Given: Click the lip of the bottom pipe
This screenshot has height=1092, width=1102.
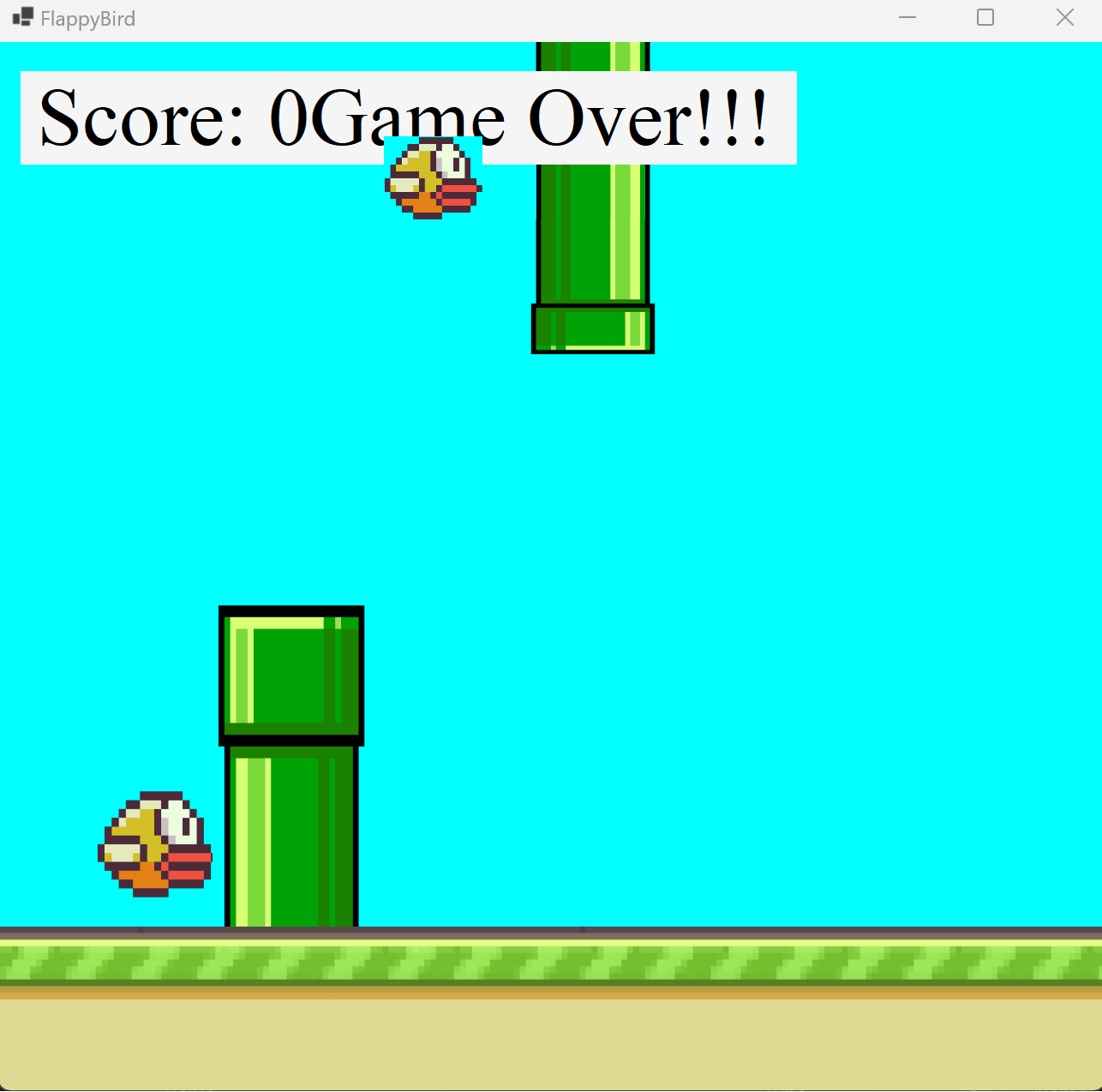Looking at the screenshot, I should (x=291, y=673).
